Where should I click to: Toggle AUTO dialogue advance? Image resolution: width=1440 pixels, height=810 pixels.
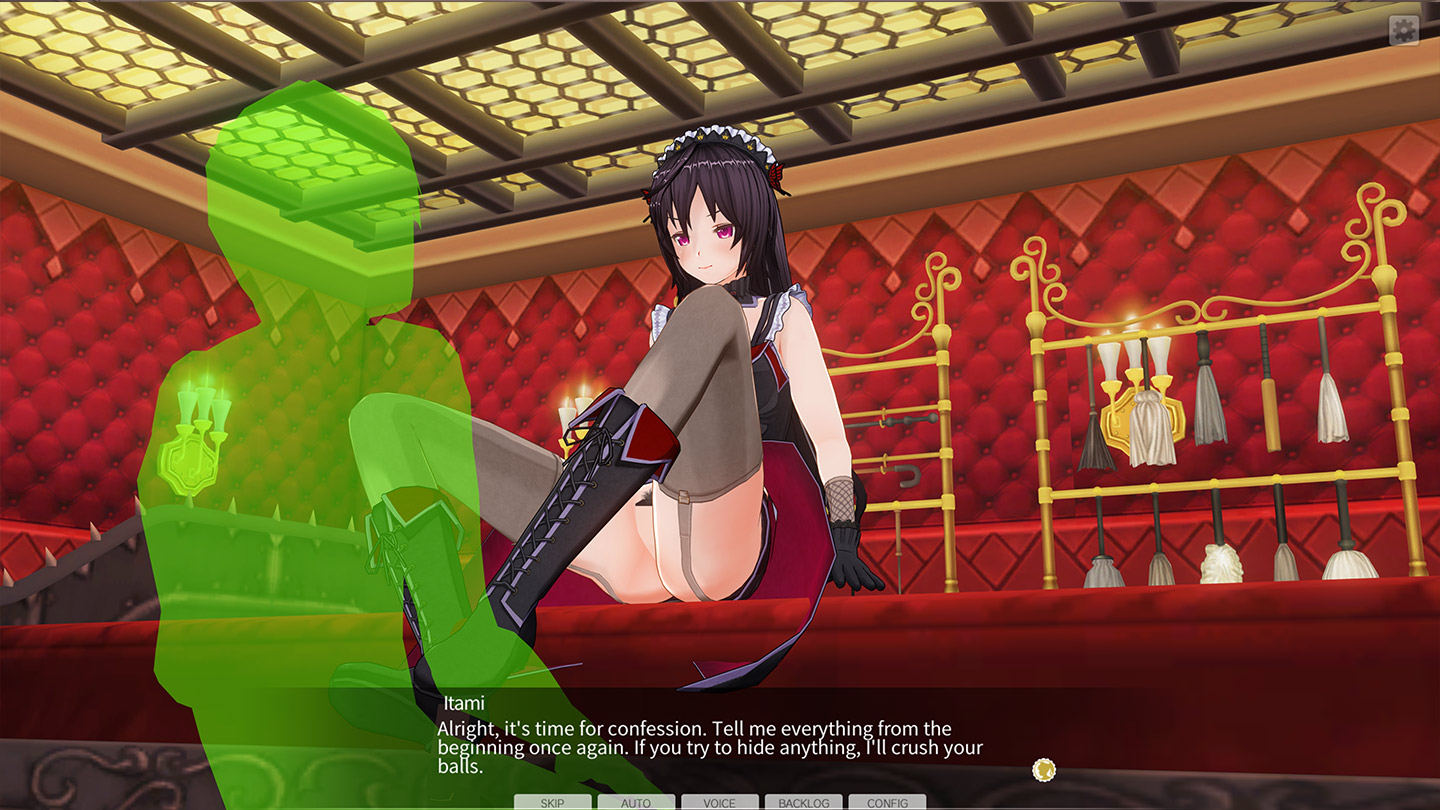[x=636, y=802]
